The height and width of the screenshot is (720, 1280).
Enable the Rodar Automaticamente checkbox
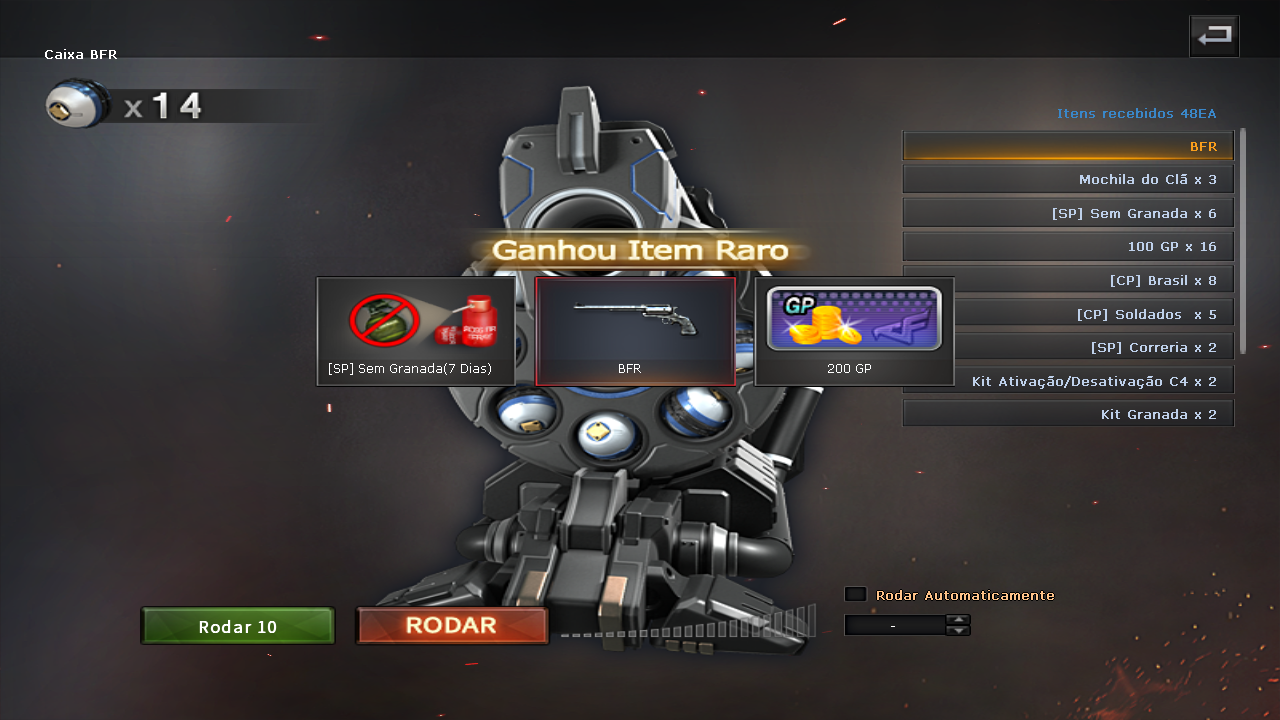(855, 594)
